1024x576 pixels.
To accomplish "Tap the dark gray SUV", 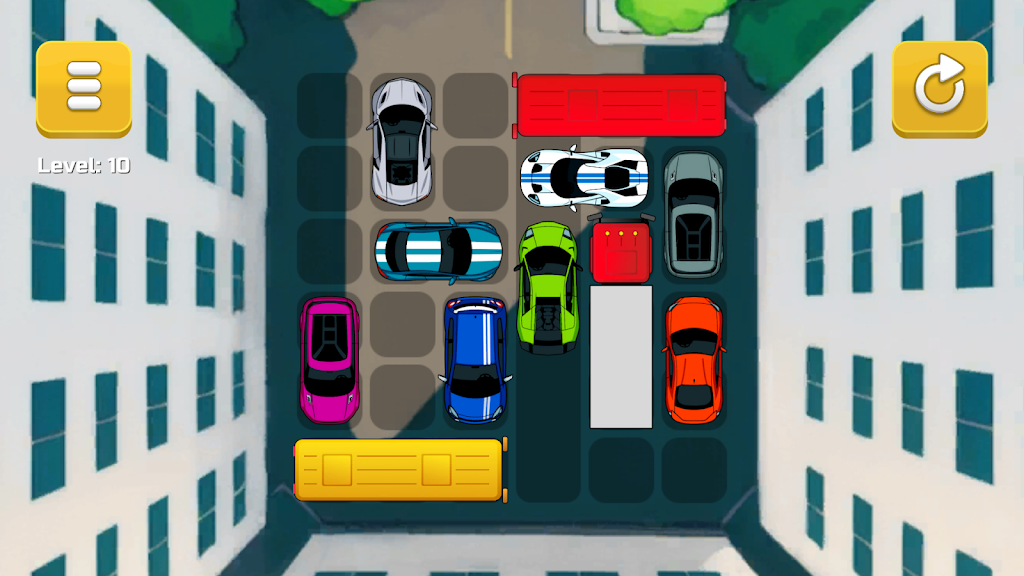I will click(x=693, y=214).
